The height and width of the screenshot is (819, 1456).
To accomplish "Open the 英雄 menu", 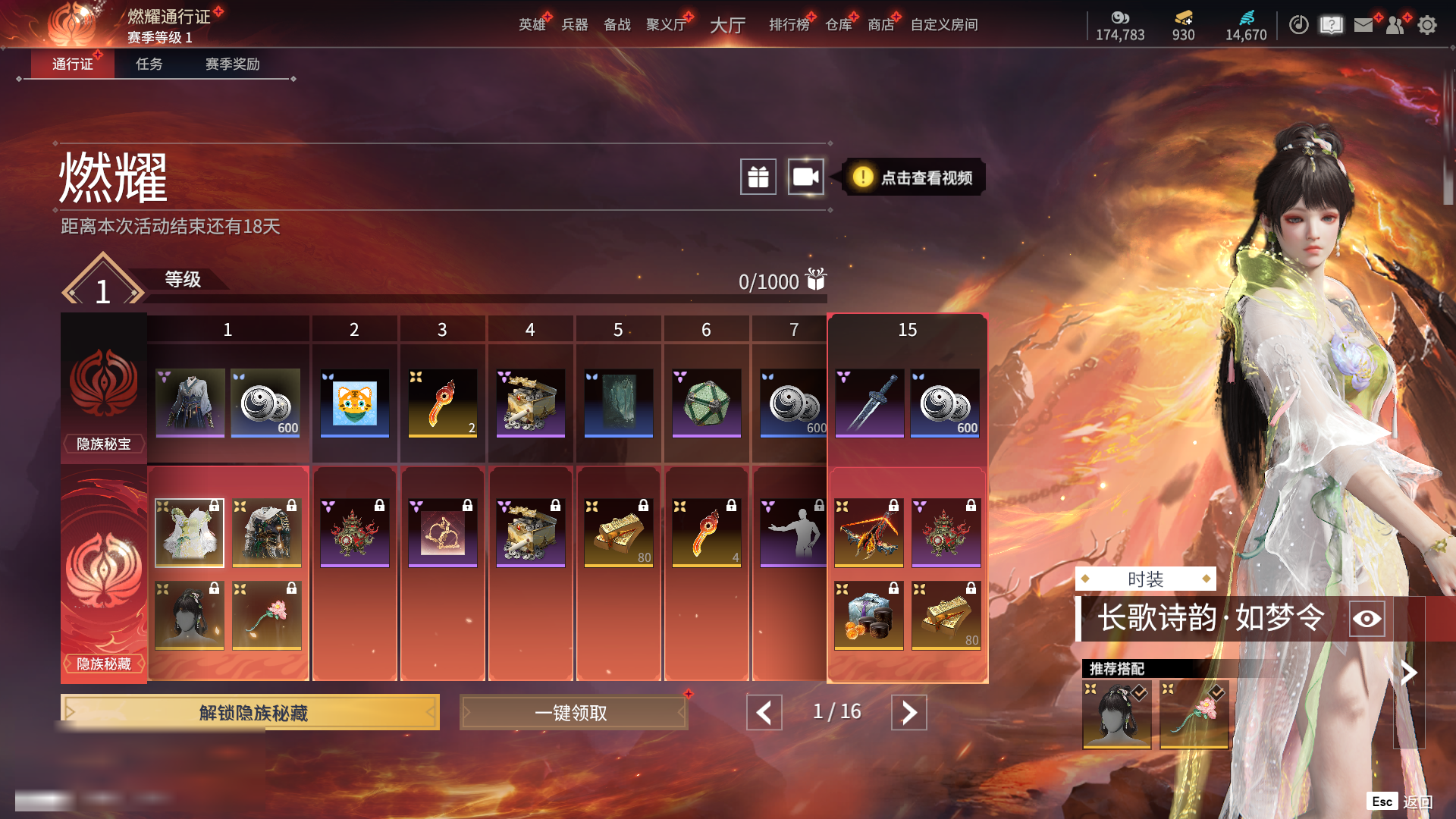I will (x=532, y=25).
